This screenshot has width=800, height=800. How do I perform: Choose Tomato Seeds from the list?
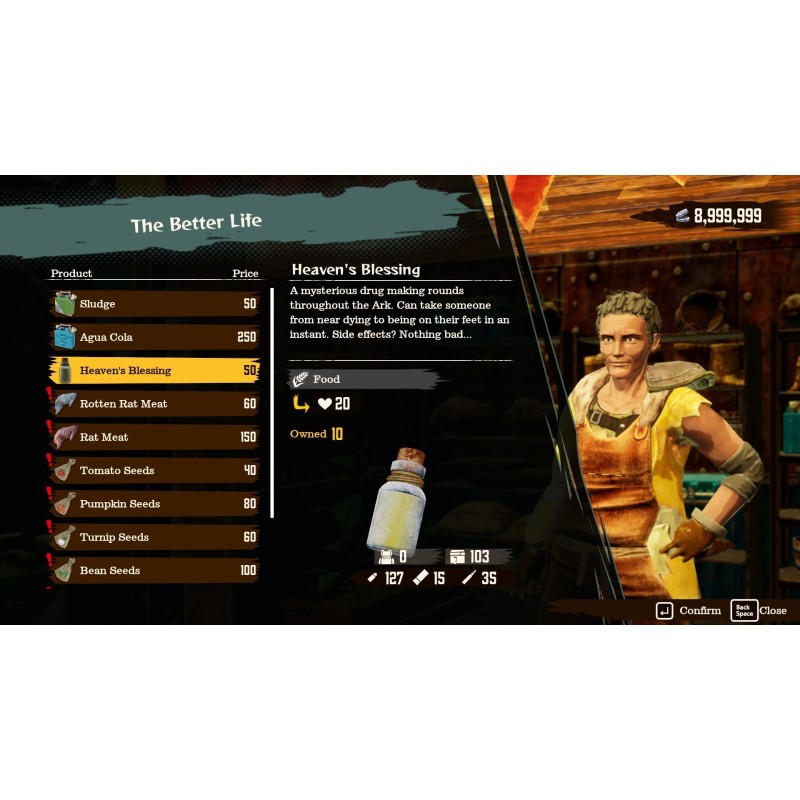pos(155,470)
